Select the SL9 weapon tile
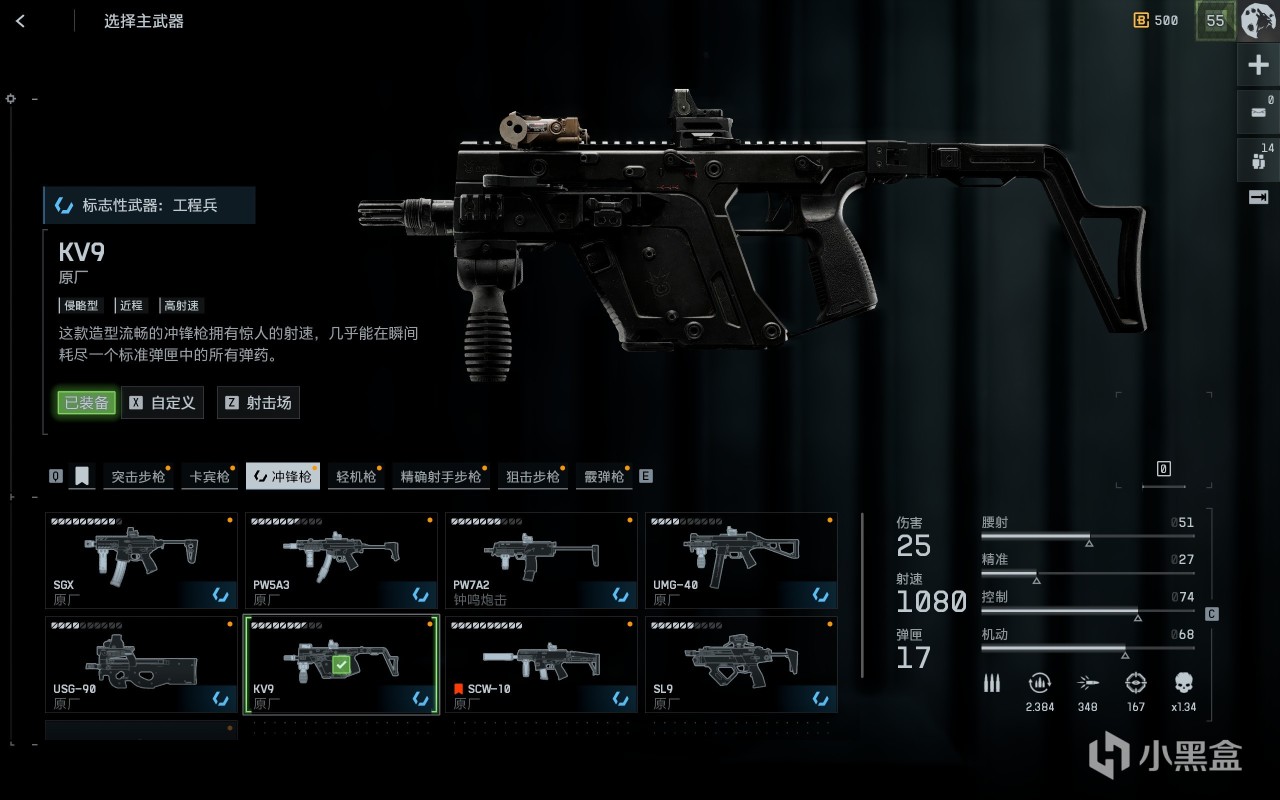The height and width of the screenshot is (800, 1280). 740,665
